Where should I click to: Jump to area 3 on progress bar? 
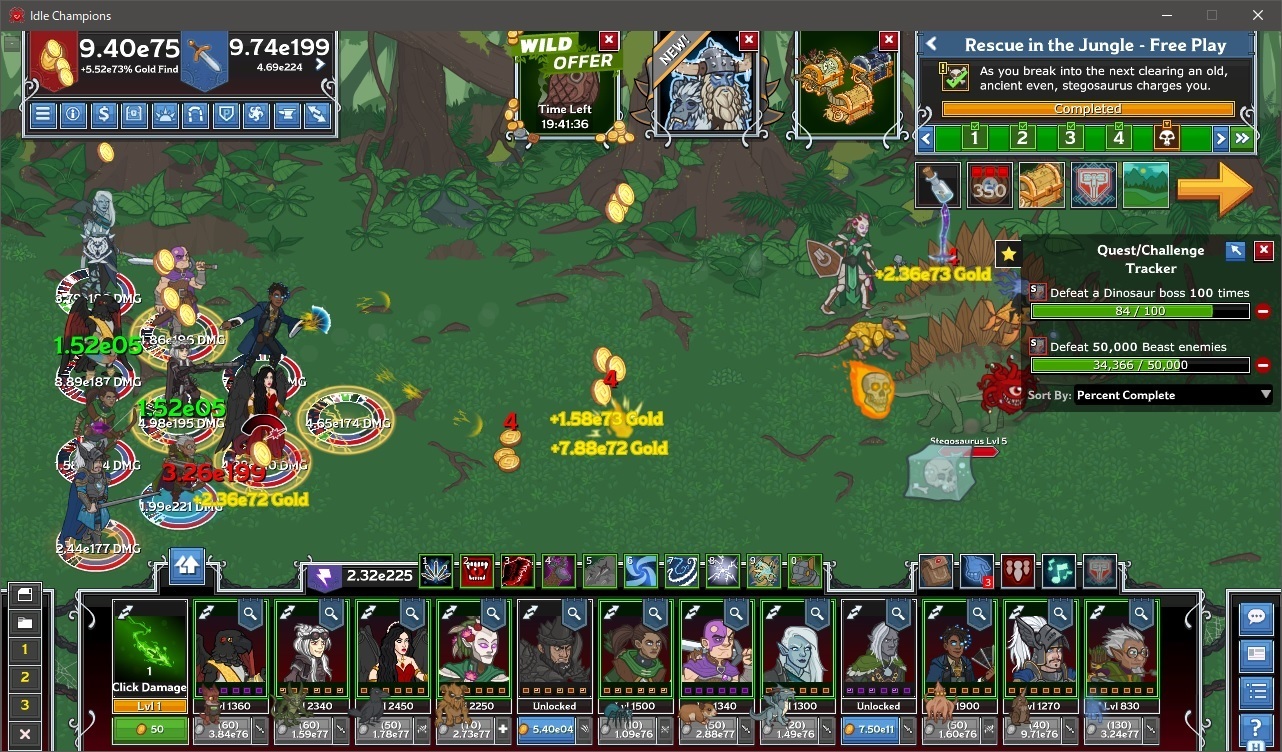coord(1070,138)
